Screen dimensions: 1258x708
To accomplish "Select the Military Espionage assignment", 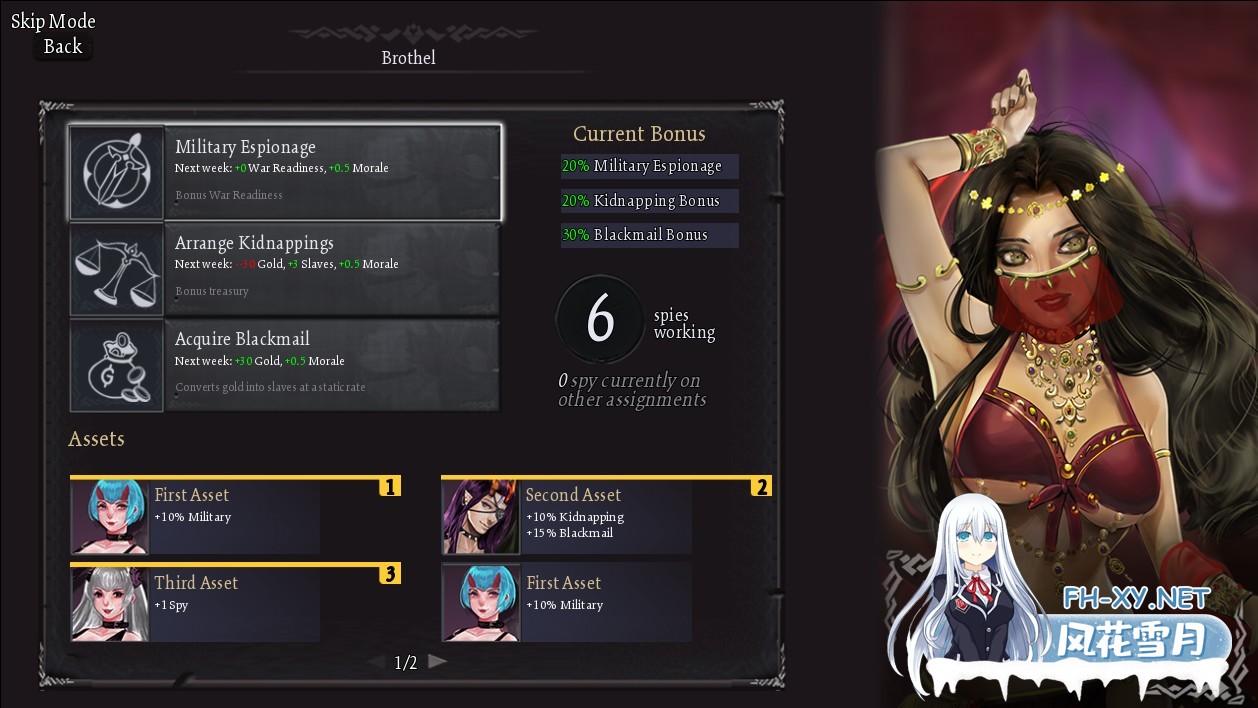I will (285, 172).
